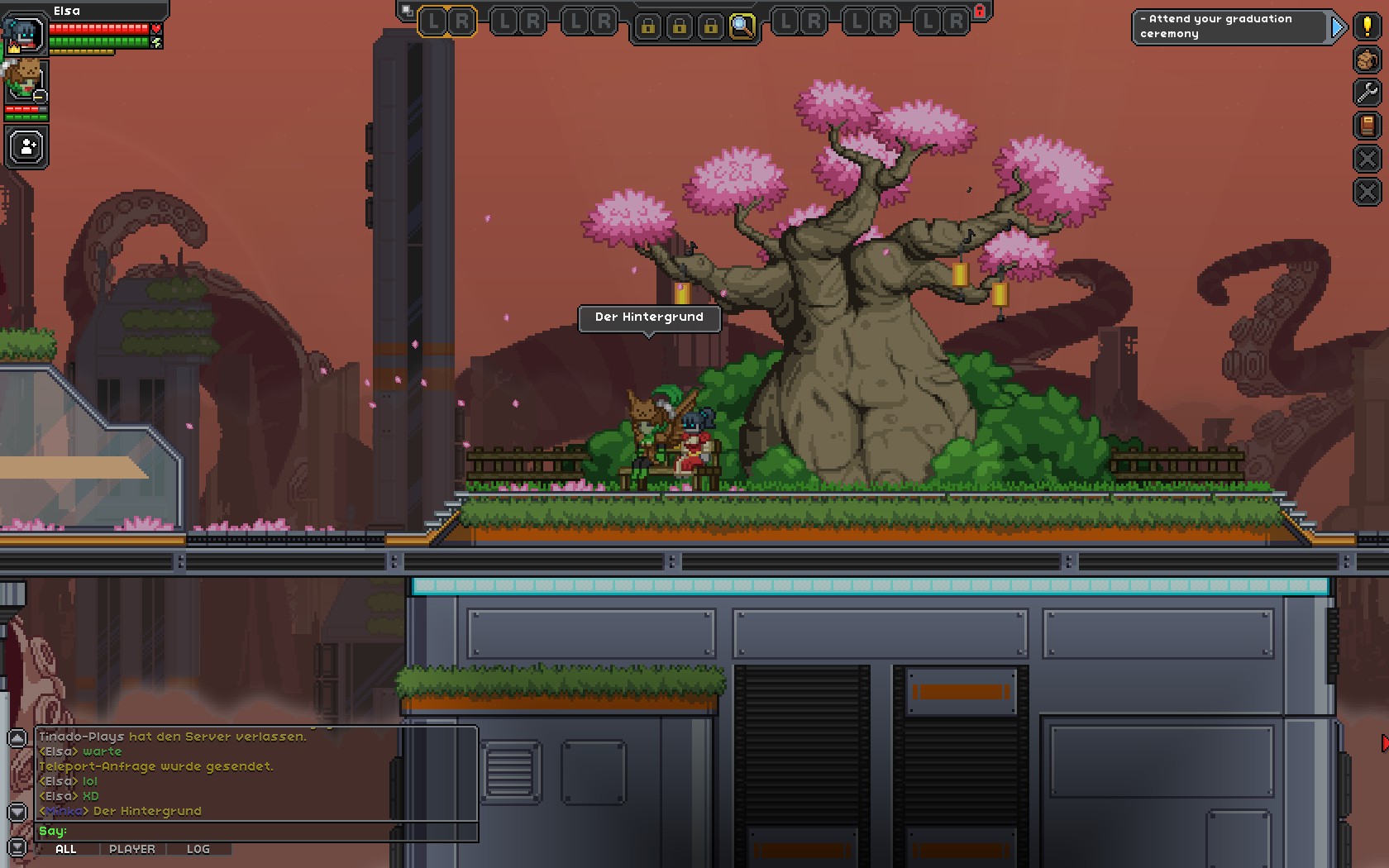
Task: Swap the hotbar with the top-left switch icon
Action: point(406,11)
